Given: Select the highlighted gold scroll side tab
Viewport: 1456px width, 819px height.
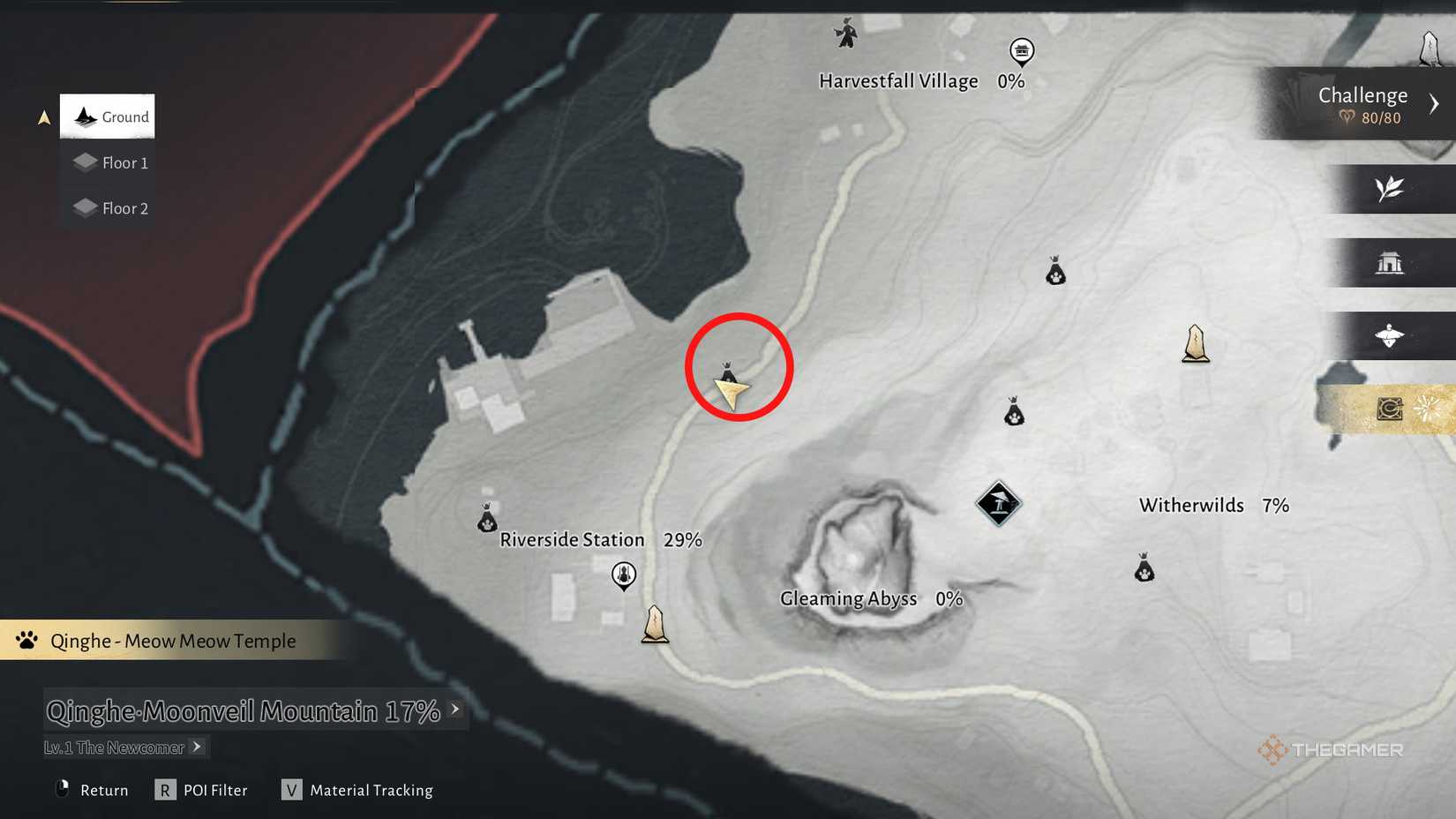Looking at the screenshot, I should pos(1391,409).
